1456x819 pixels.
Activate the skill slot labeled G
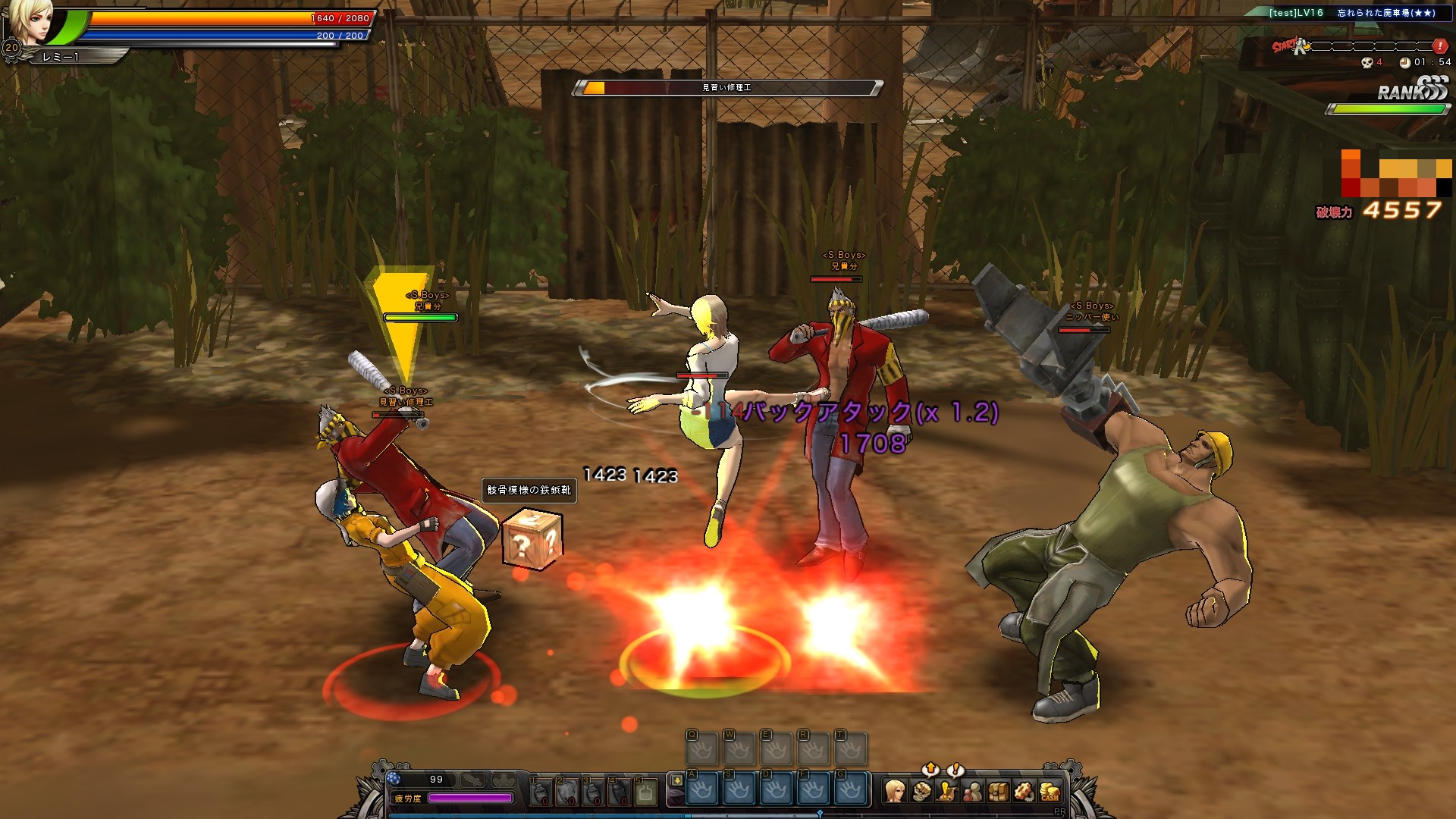(x=850, y=789)
